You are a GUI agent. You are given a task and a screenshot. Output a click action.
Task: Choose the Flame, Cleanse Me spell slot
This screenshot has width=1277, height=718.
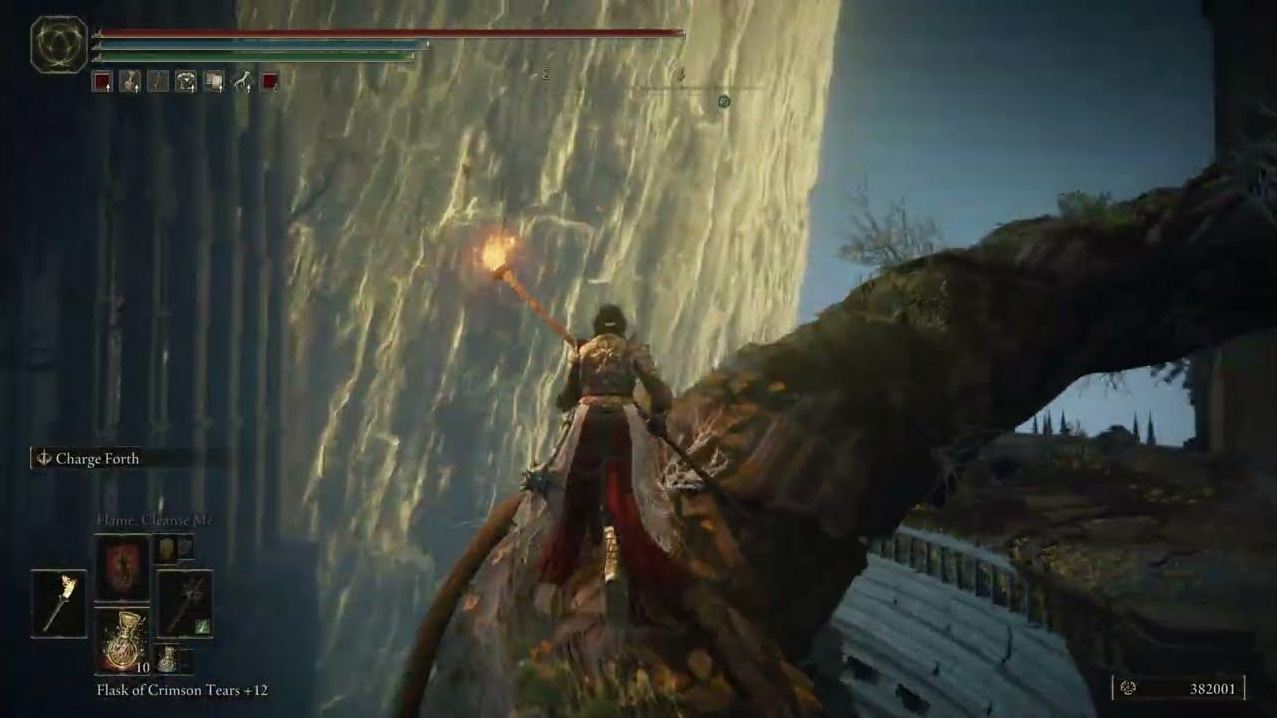click(x=122, y=565)
